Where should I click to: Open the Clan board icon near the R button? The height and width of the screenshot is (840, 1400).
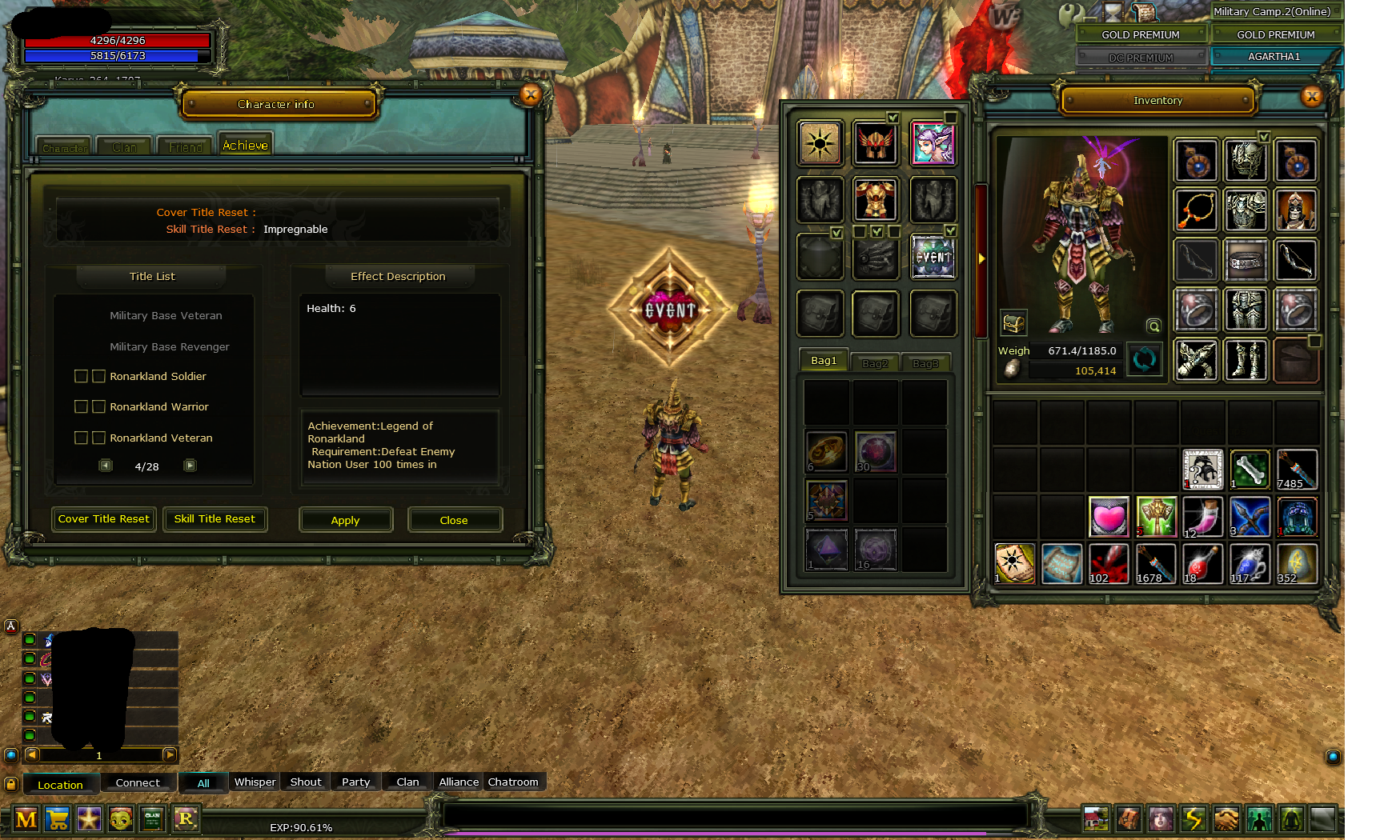(152, 819)
